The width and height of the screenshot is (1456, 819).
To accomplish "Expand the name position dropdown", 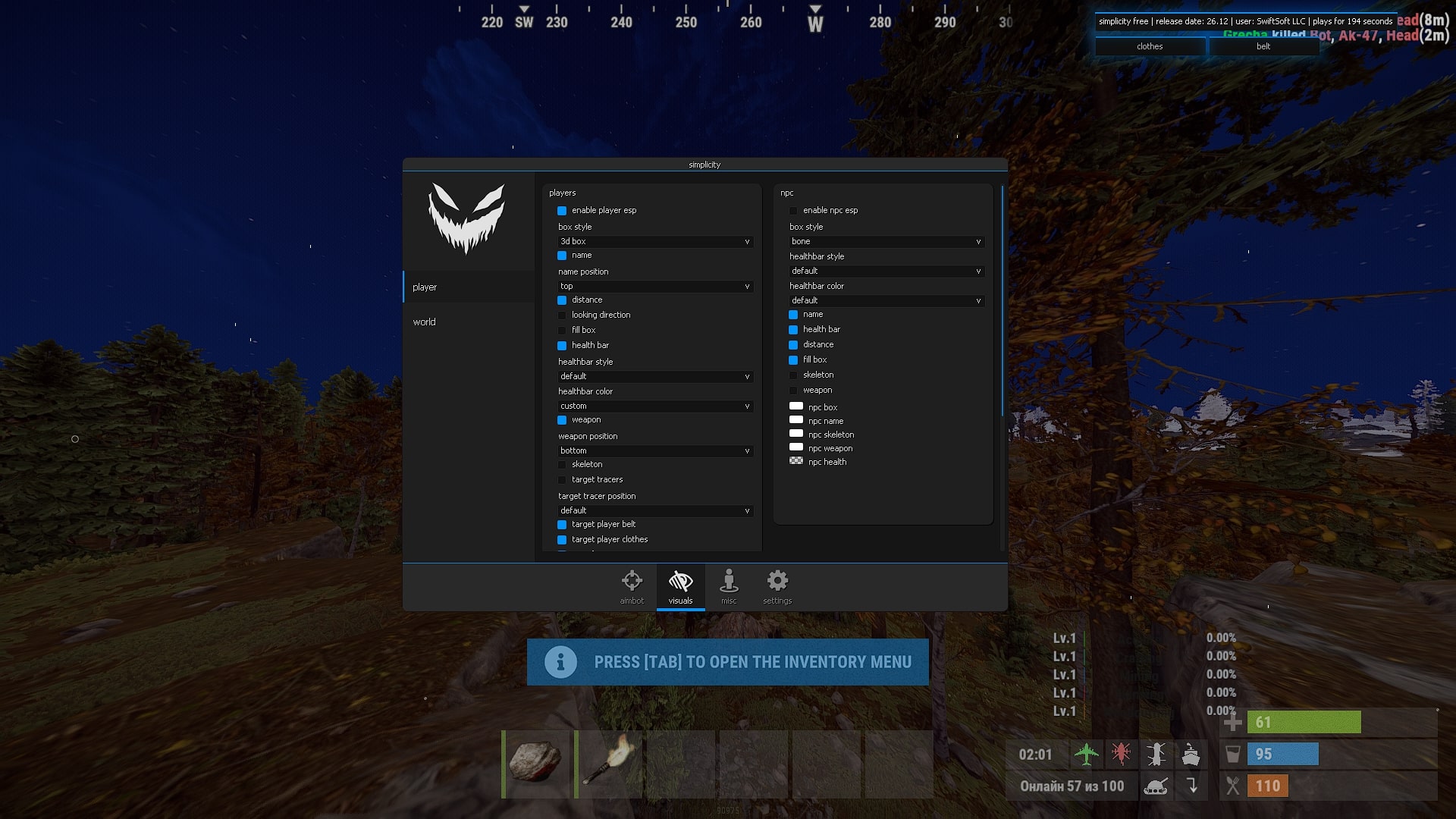I will click(x=654, y=287).
